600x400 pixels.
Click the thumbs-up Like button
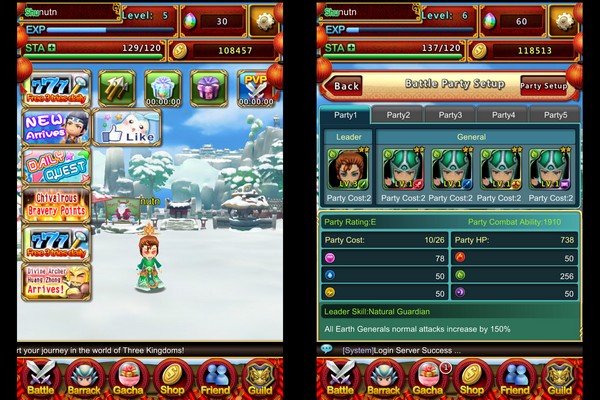pos(126,128)
